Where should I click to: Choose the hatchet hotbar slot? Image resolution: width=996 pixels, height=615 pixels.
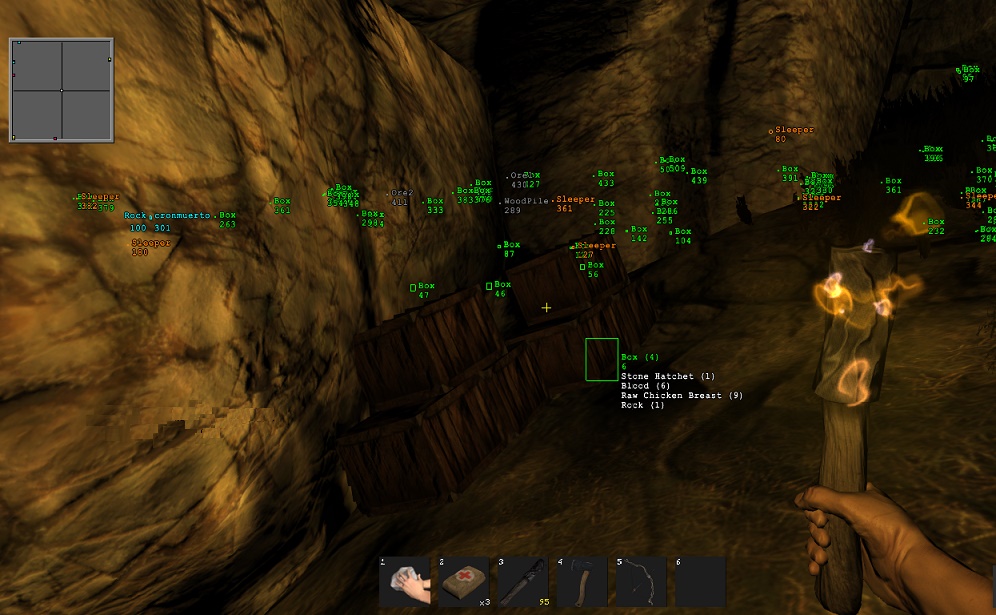(x=582, y=582)
